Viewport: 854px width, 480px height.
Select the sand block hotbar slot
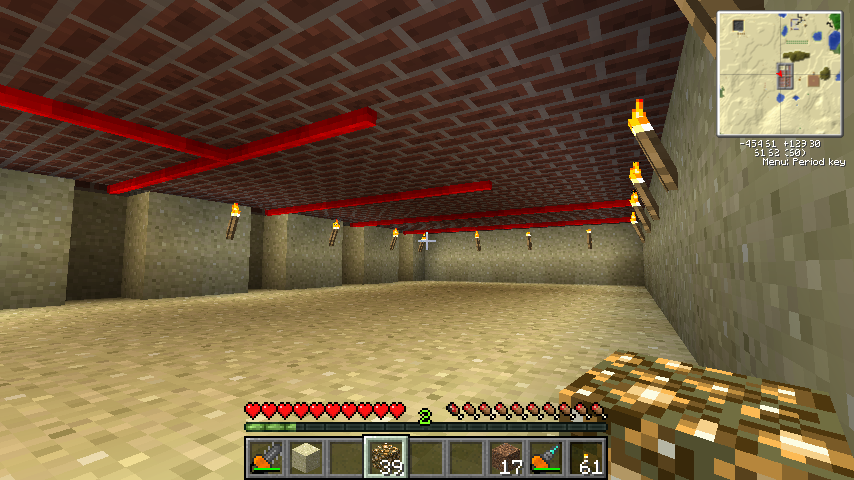point(305,458)
